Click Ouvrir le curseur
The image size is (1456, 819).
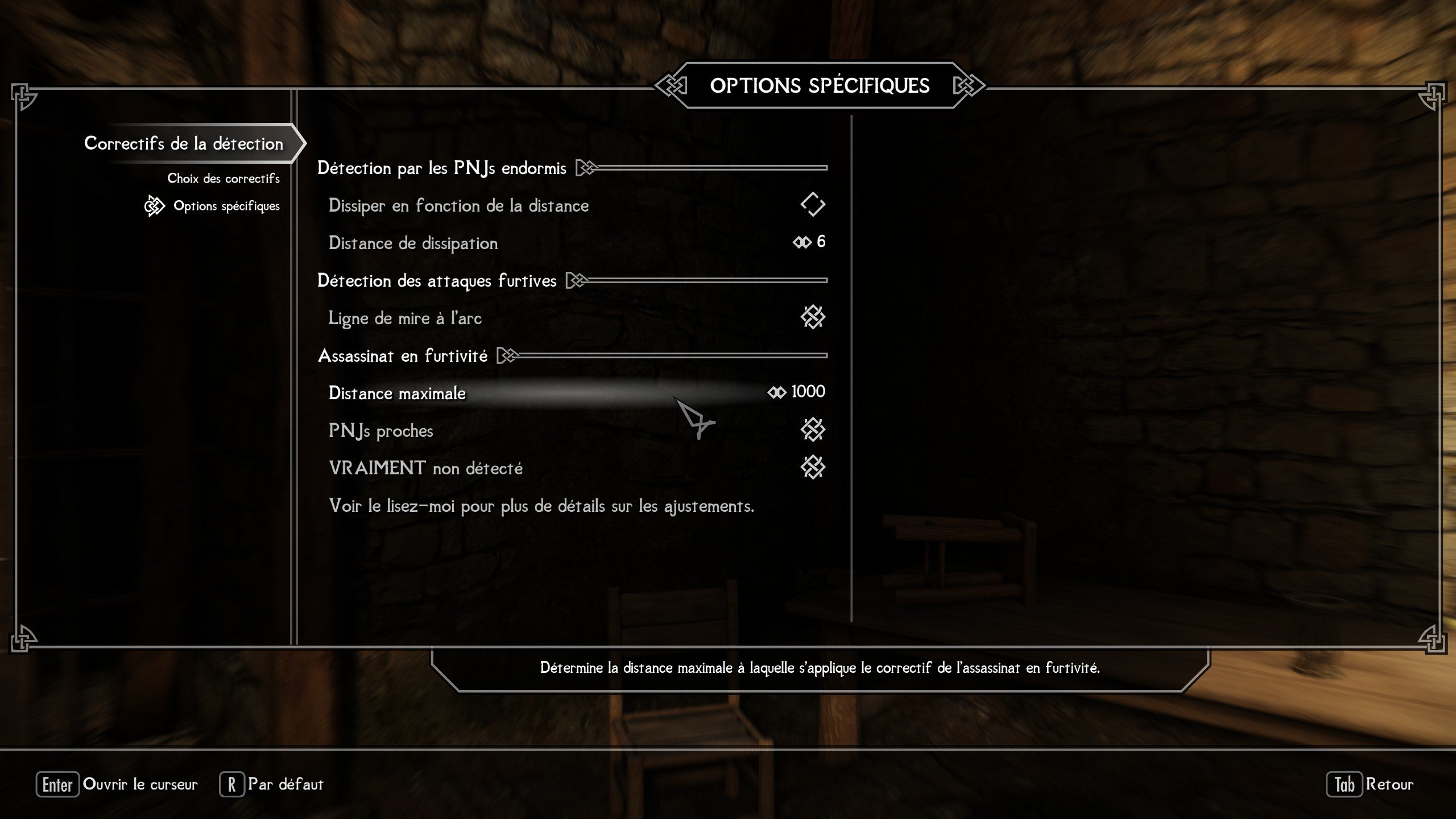[117, 784]
